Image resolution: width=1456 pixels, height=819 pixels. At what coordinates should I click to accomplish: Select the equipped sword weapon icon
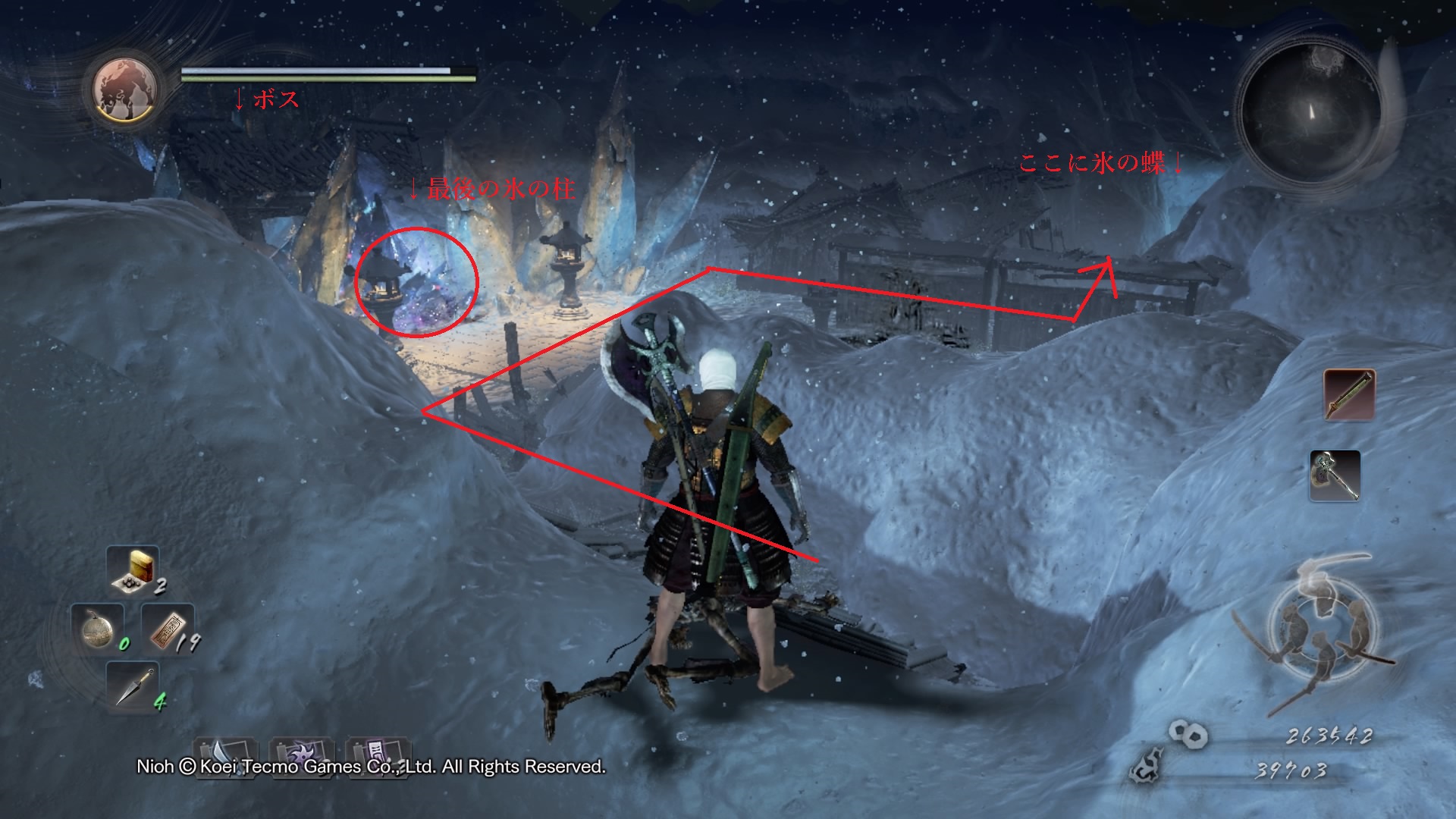click(x=1349, y=394)
